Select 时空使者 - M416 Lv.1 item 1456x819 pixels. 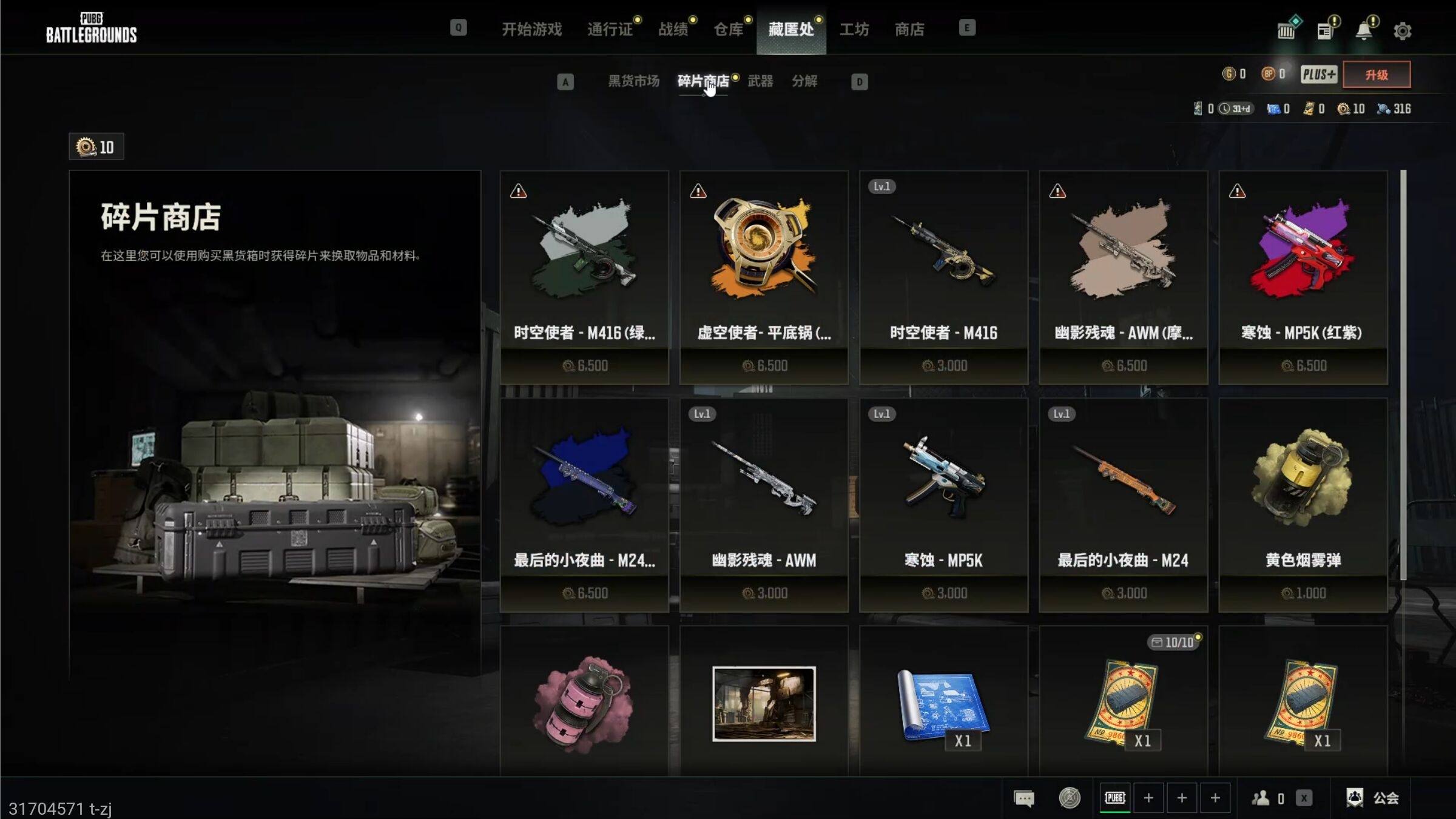coord(943,277)
